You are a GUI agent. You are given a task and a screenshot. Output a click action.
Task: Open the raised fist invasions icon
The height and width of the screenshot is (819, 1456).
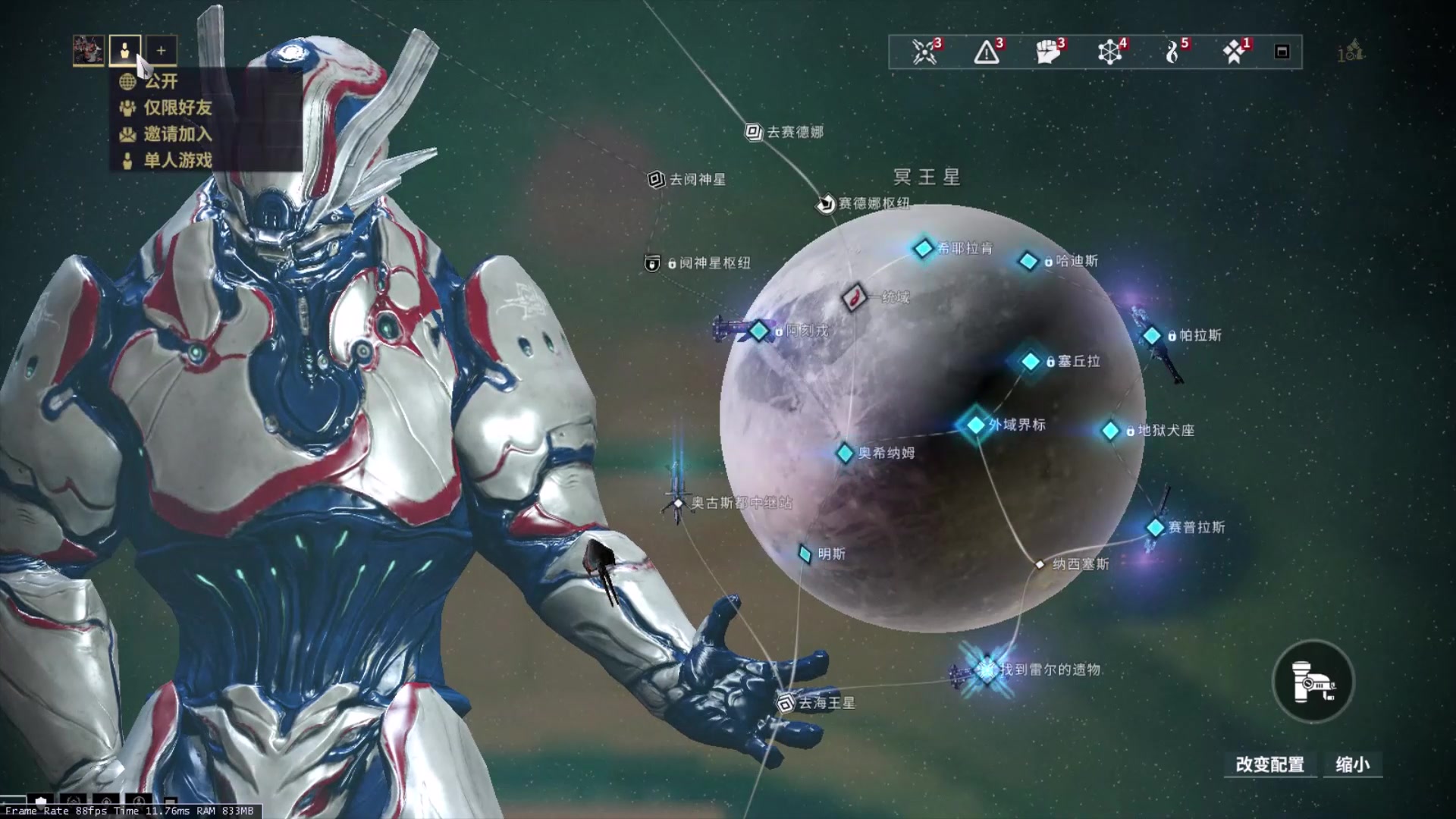[x=1048, y=52]
